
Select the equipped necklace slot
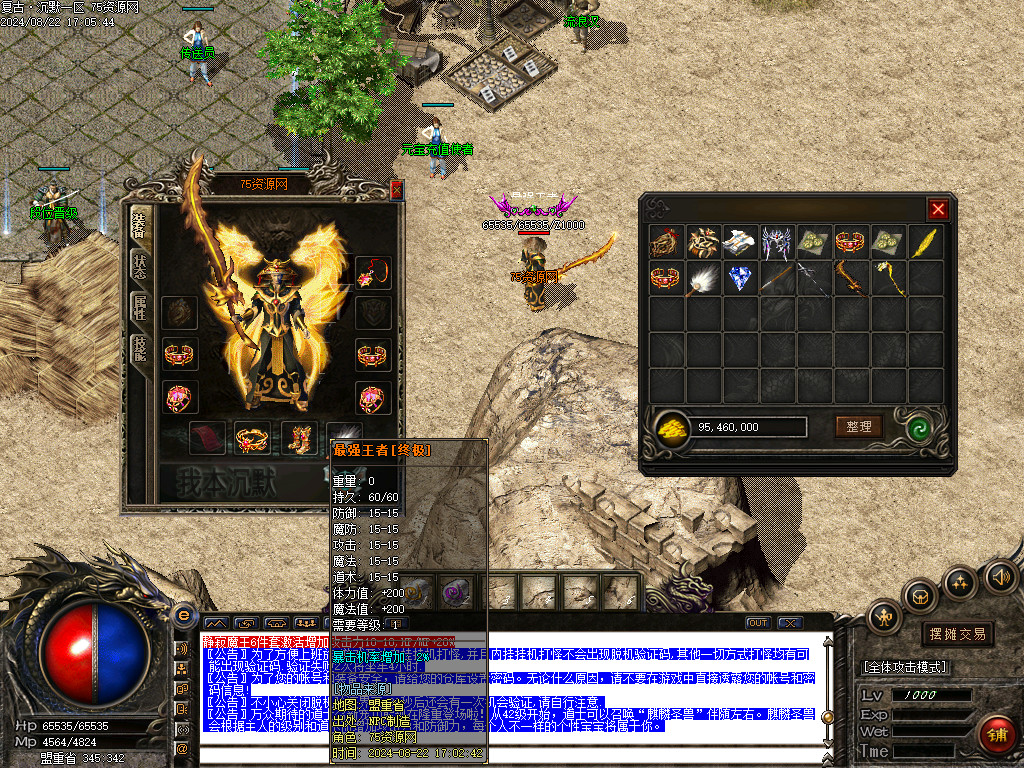[x=374, y=272]
